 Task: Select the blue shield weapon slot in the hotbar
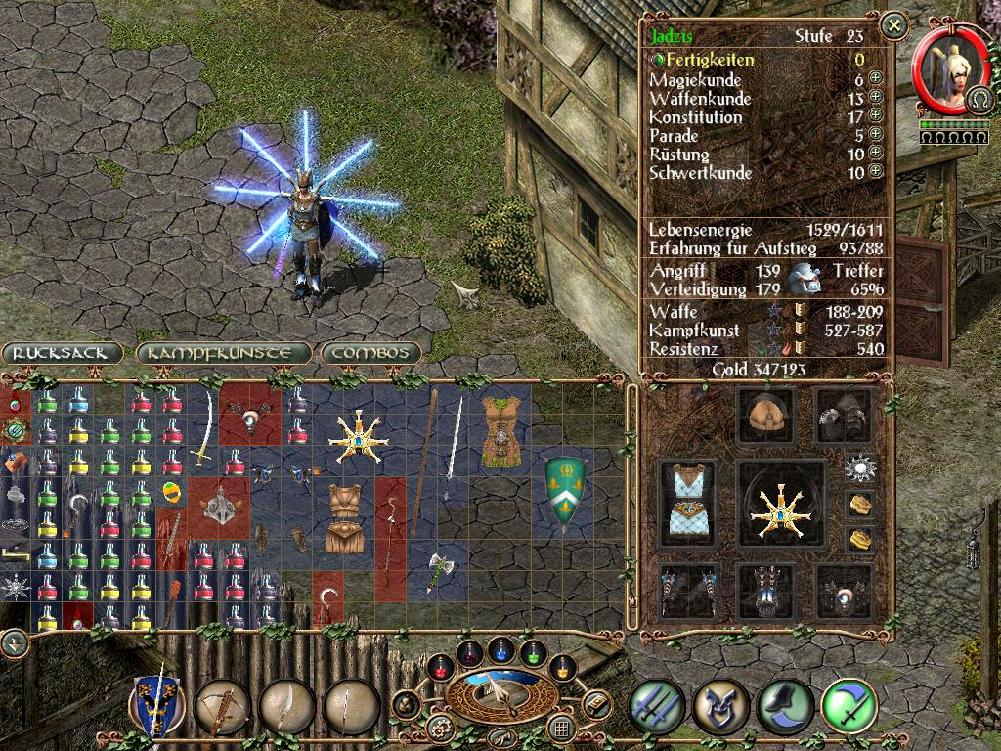coord(157,705)
